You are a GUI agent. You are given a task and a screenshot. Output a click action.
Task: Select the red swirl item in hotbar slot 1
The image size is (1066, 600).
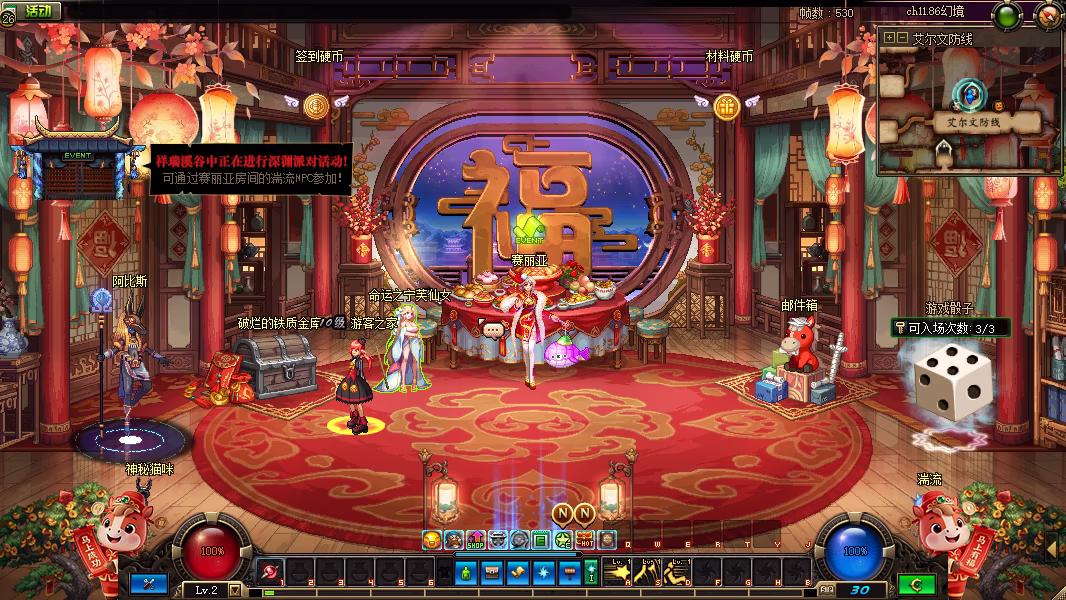tap(271, 571)
